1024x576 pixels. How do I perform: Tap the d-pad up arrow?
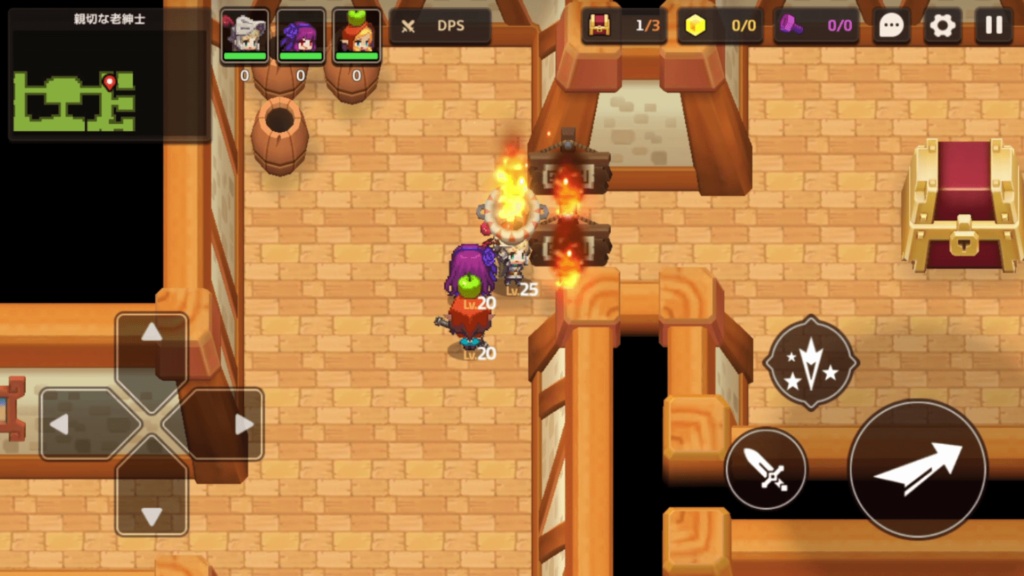pyautogui.click(x=151, y=345)
